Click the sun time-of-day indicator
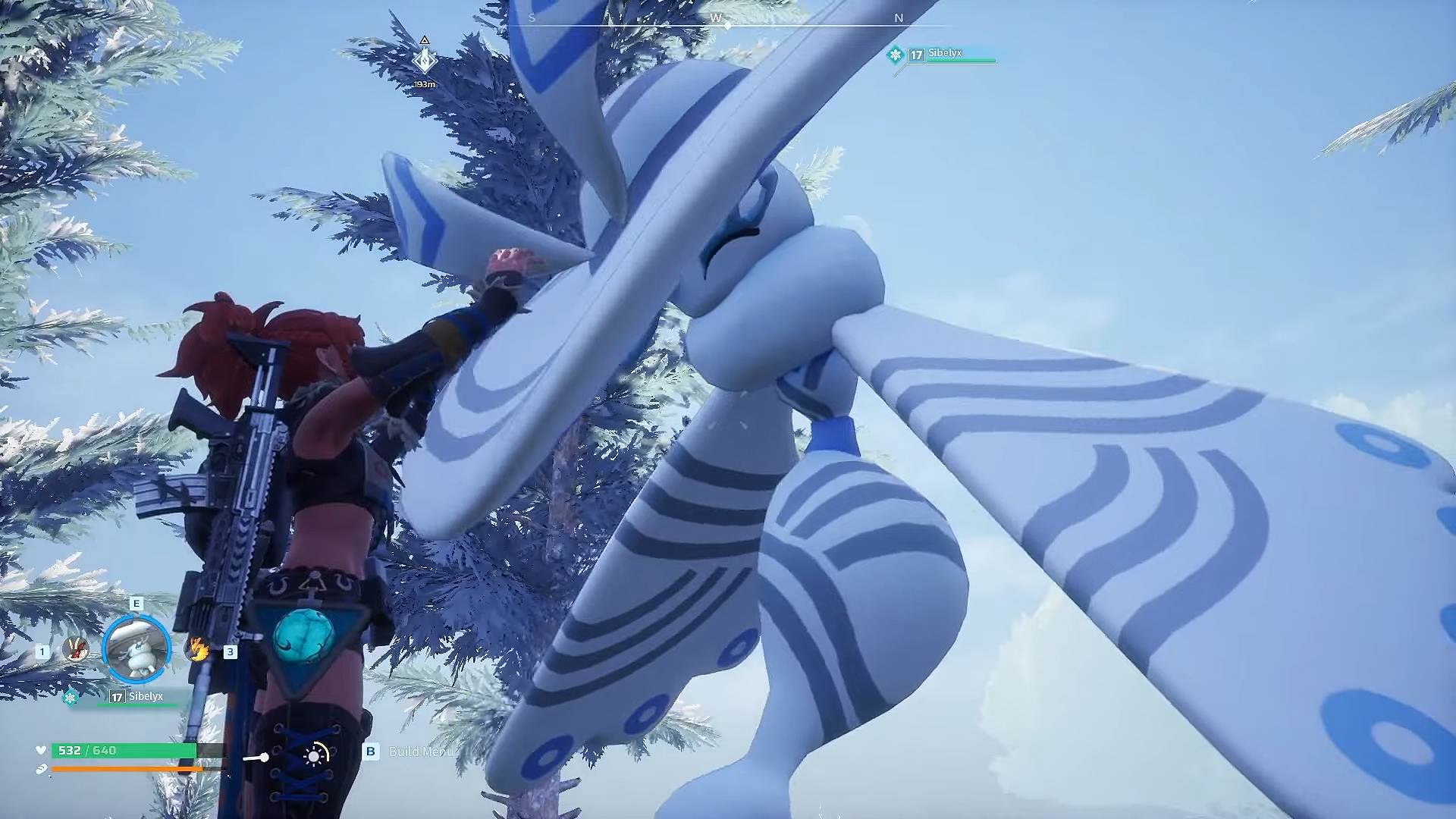The image size is (1456, 819). point(315,755)
